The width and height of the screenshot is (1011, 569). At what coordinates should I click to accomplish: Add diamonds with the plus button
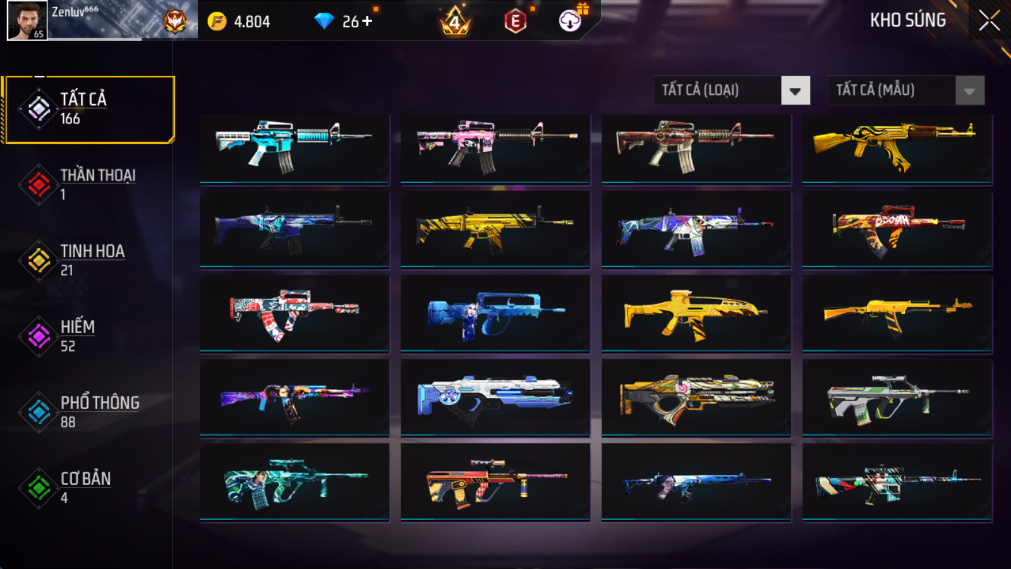367,21
